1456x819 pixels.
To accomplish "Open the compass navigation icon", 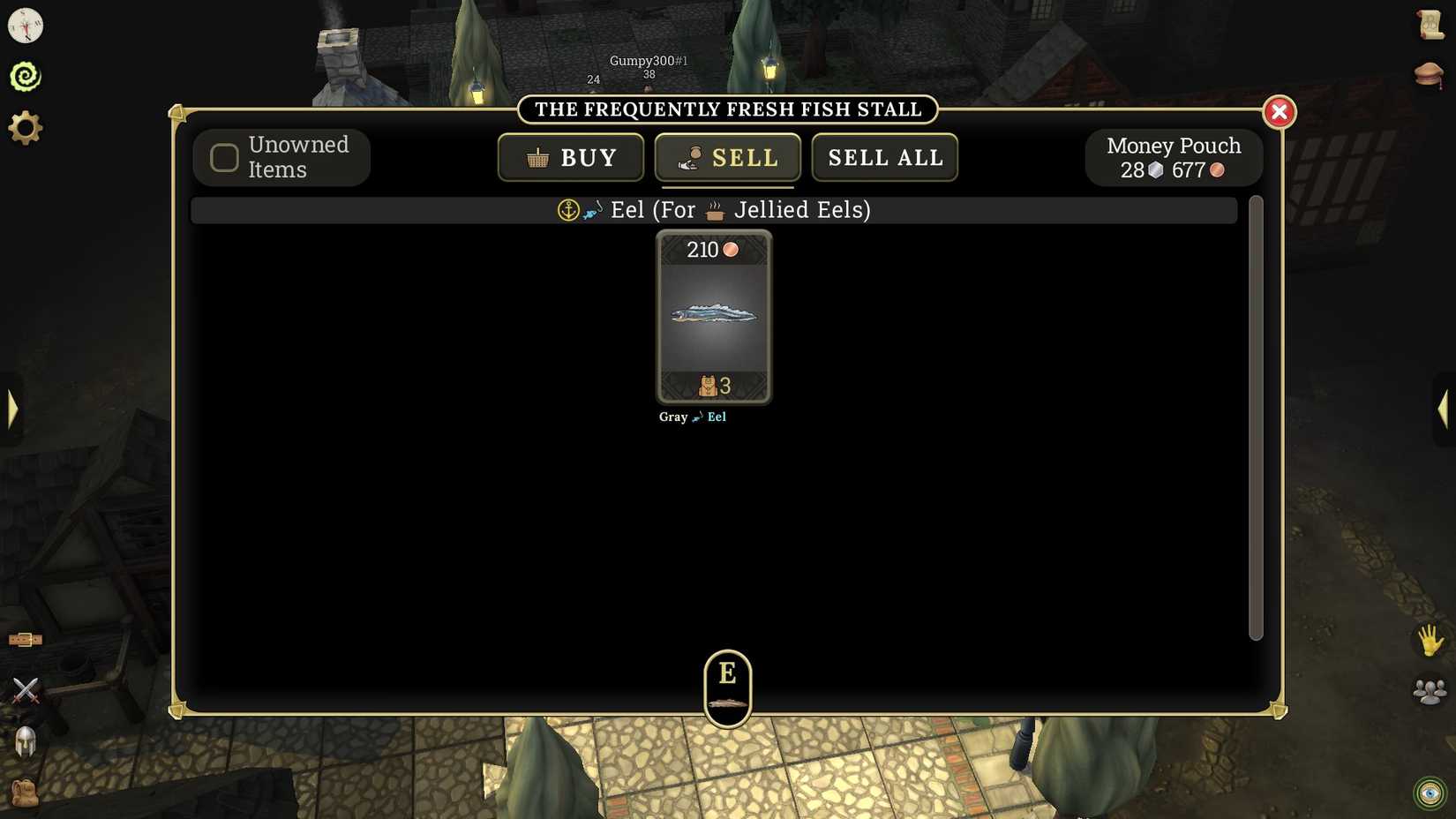I will click(x=25, y=26).
